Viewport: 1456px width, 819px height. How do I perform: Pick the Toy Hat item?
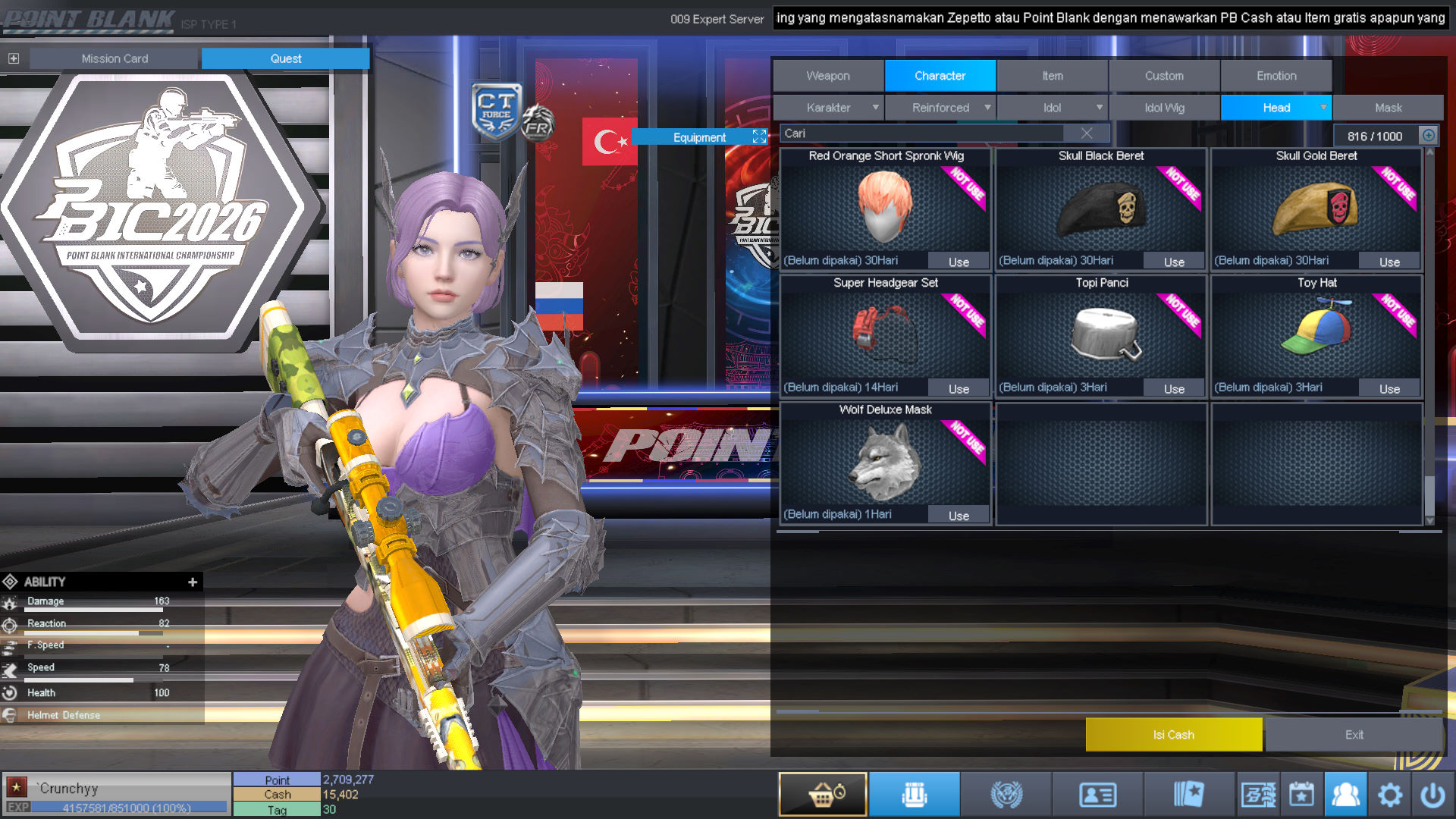pyautogui.click(x=1316, y=334)
